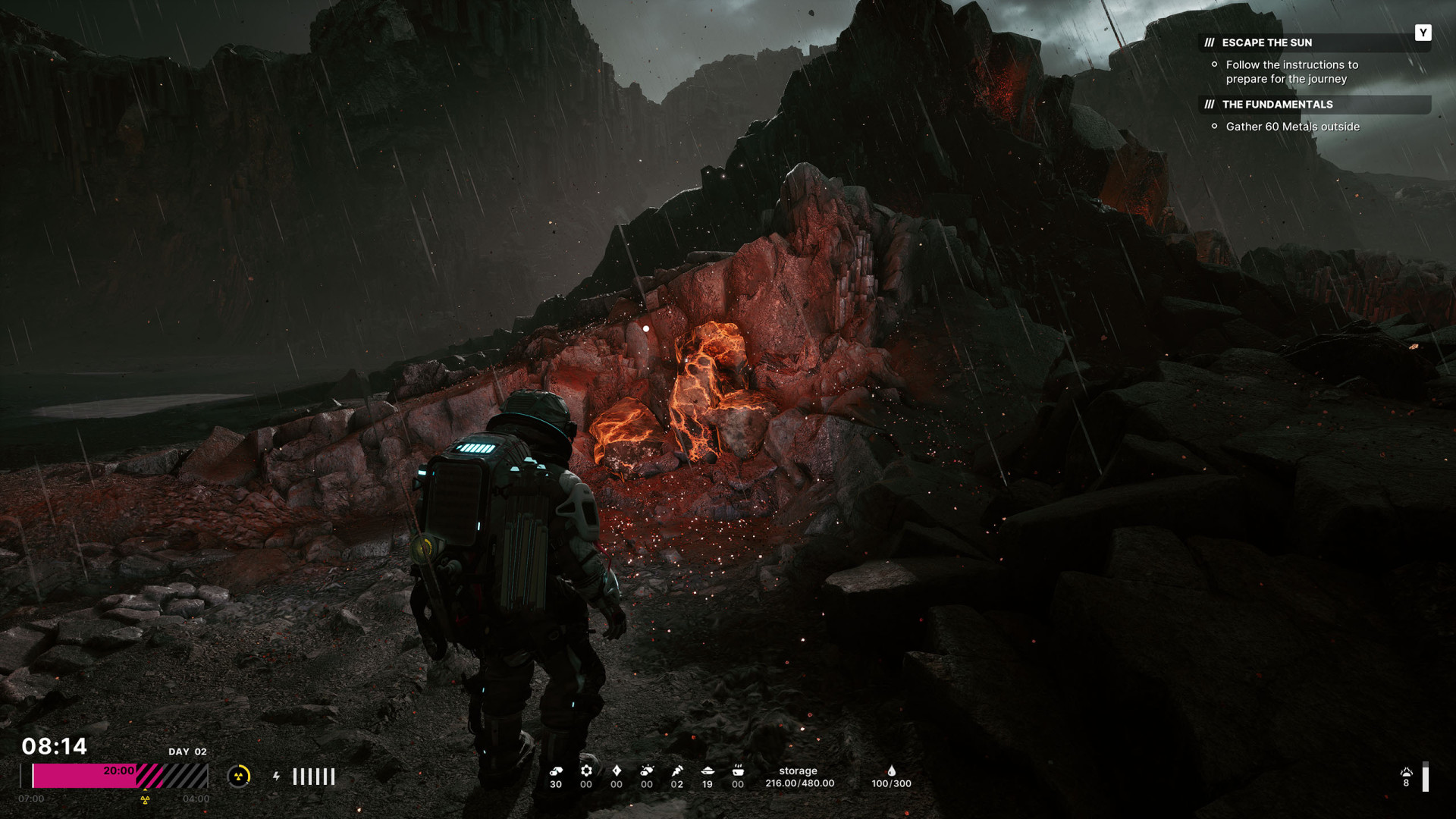Open the storage capacity indicator

click(x=799, y=777)
